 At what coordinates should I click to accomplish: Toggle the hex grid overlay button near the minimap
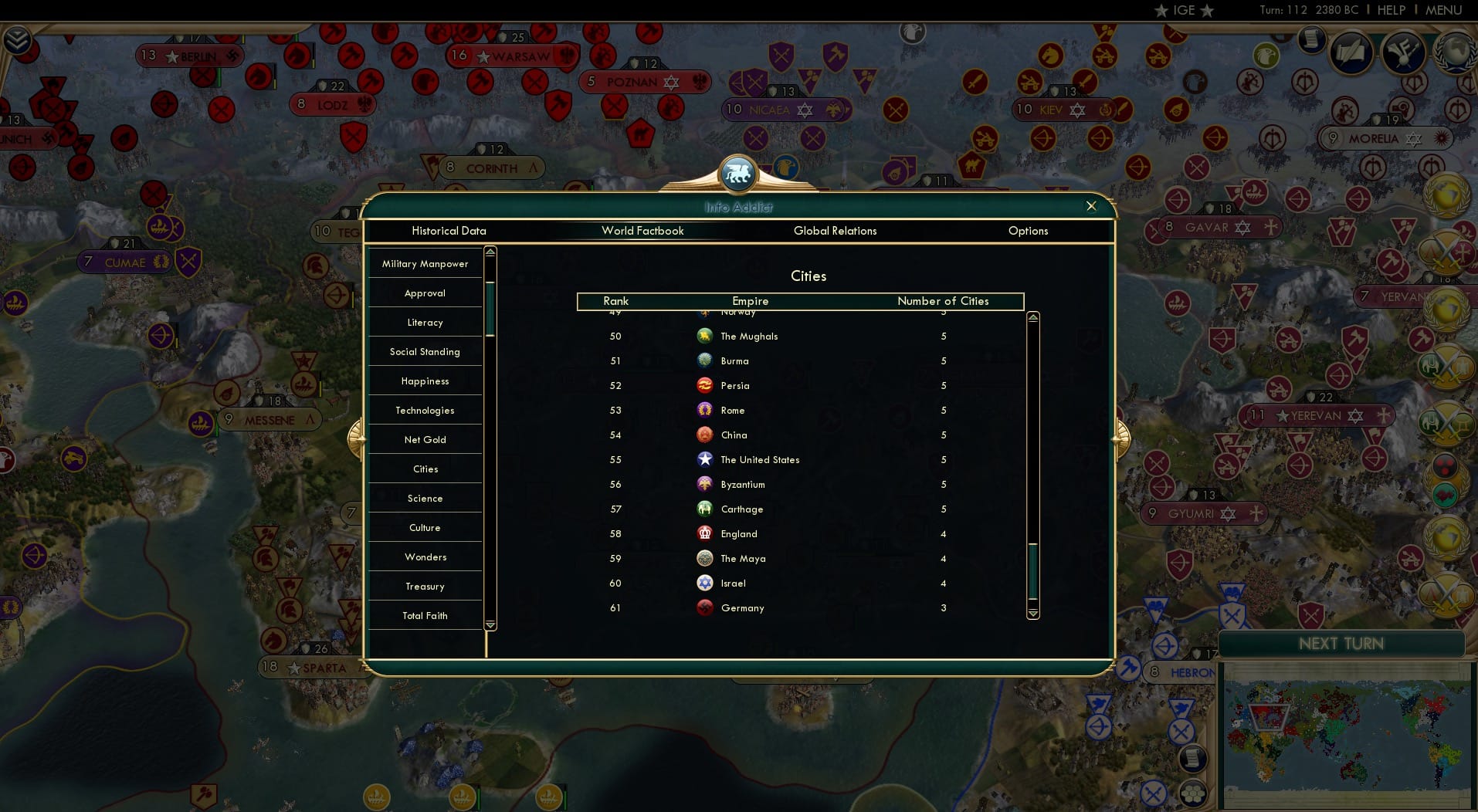pos(1192,793)
